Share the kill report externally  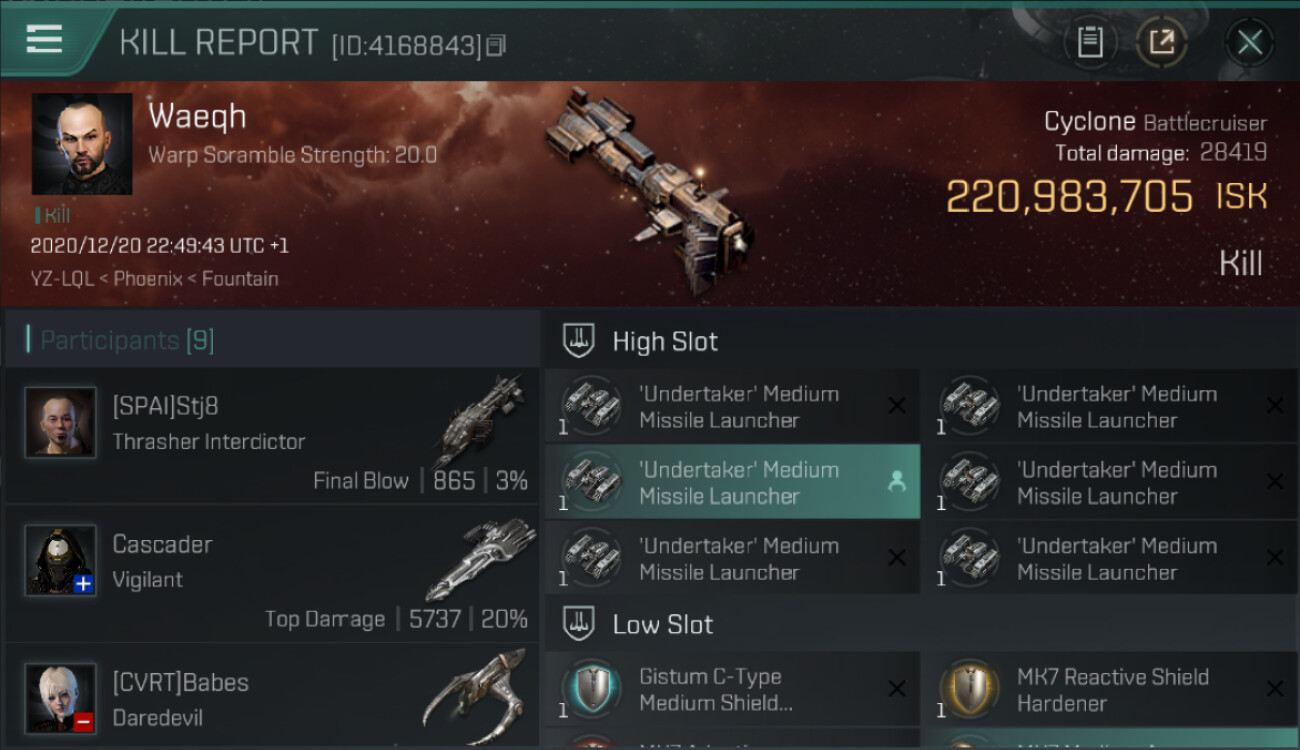tap(1161, 42)
